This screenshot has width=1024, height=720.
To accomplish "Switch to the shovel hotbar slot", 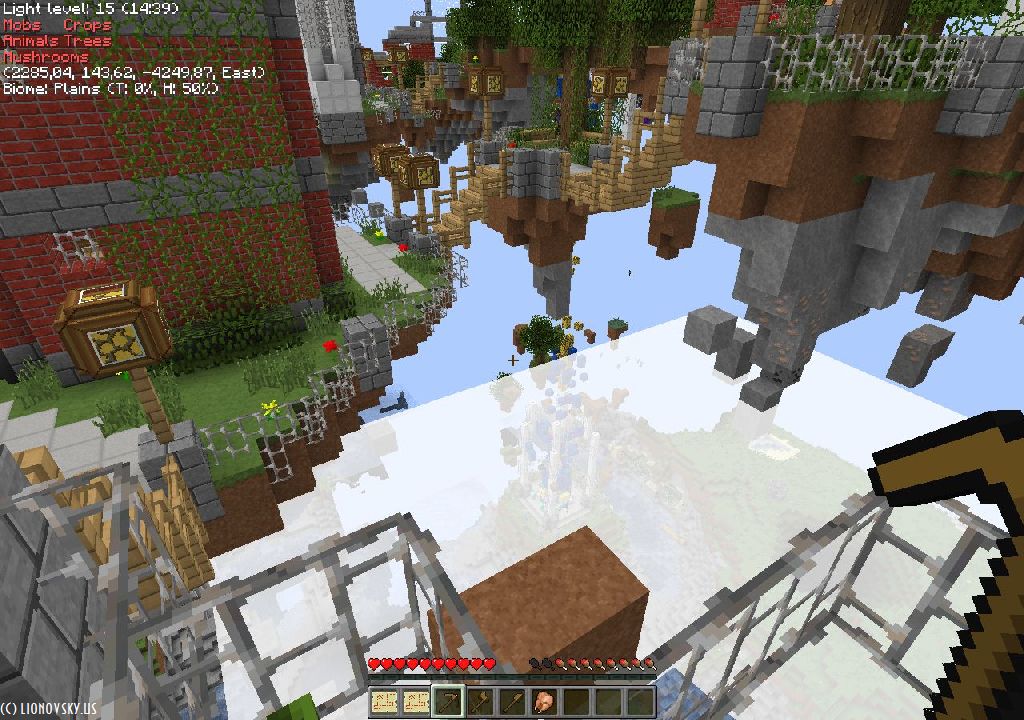I will [x=513, y=702].
